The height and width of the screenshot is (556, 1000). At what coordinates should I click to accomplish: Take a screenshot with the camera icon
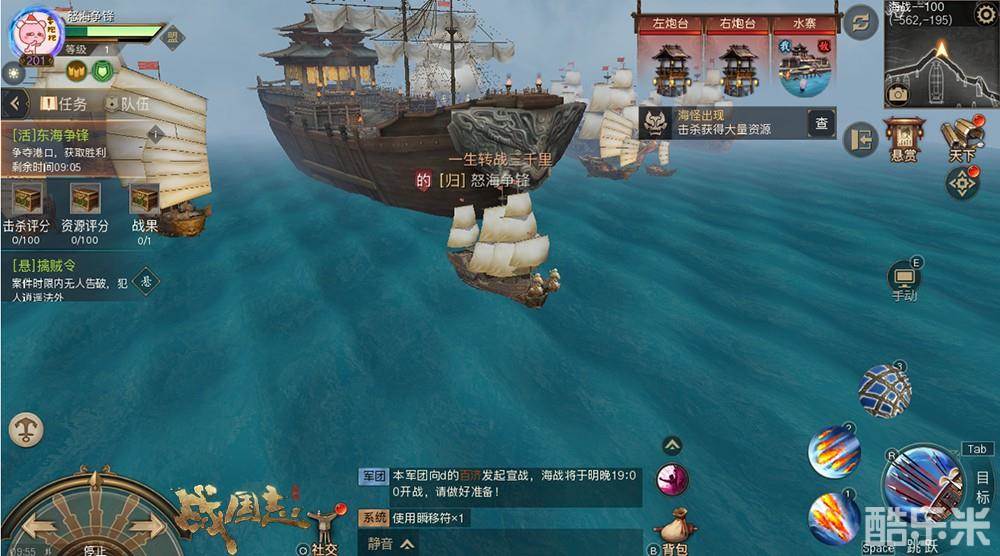pyautogui.click(x=898, y=94)
